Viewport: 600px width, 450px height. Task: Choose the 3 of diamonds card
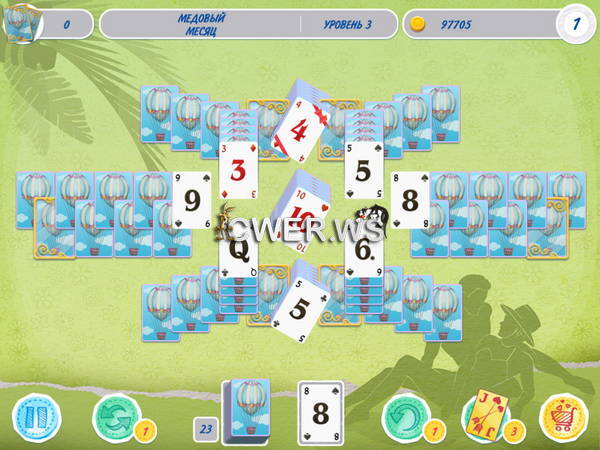click(239, 169)
